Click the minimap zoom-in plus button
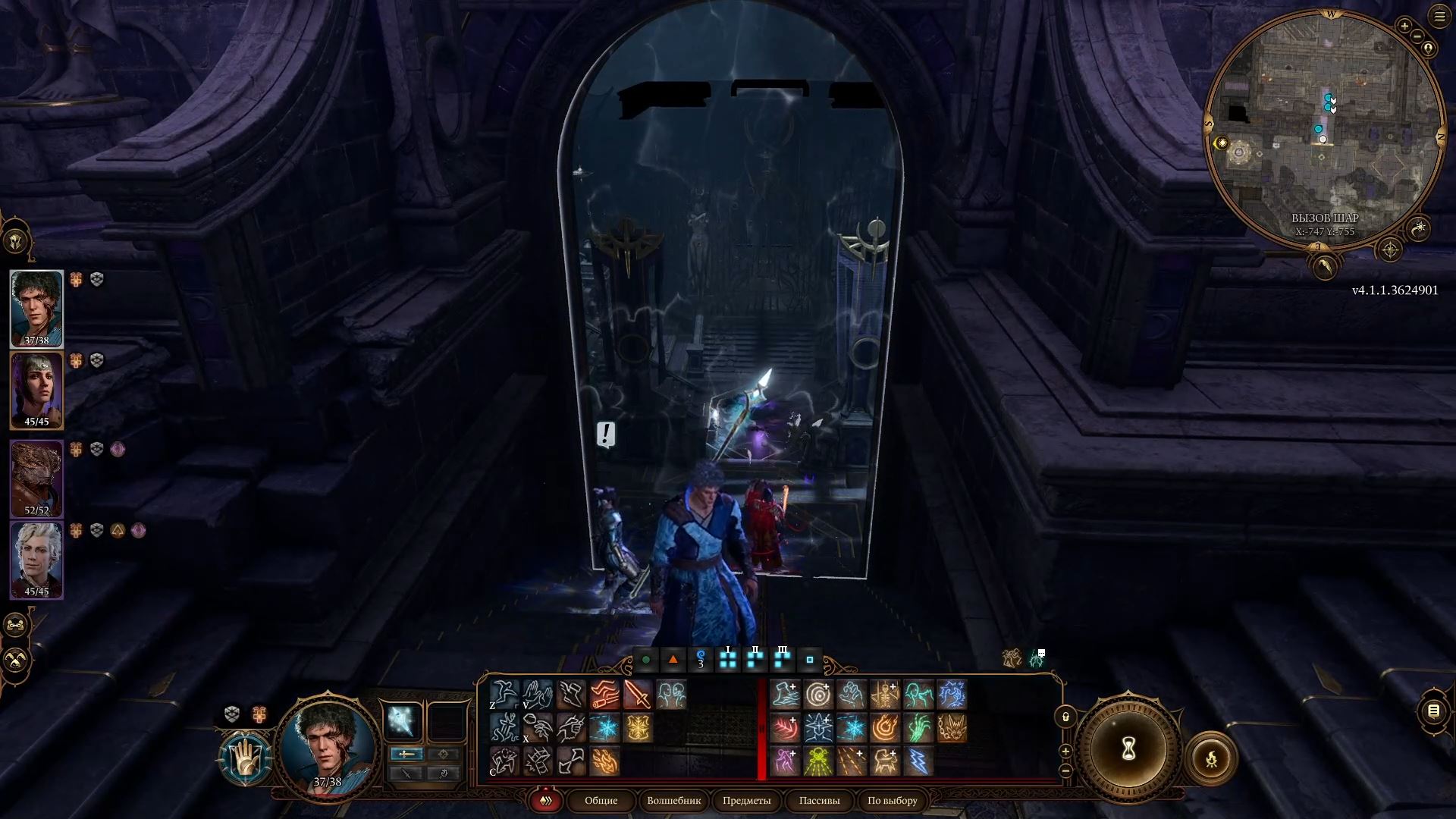This screenshot has width=1456, height=819. [x=1404, y=25]
